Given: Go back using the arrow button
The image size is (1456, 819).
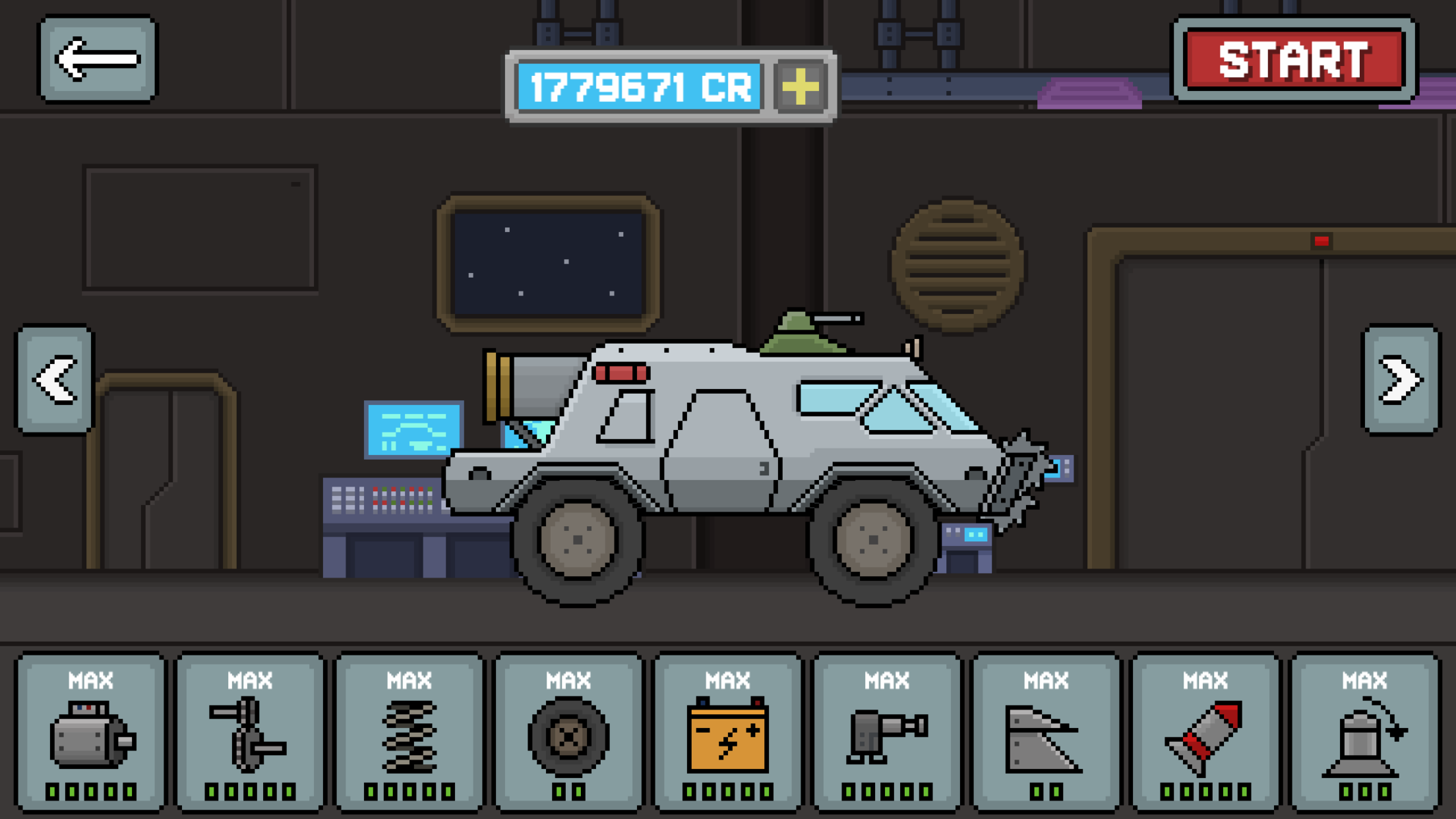Looking at the screenshot, I should 99,58.
